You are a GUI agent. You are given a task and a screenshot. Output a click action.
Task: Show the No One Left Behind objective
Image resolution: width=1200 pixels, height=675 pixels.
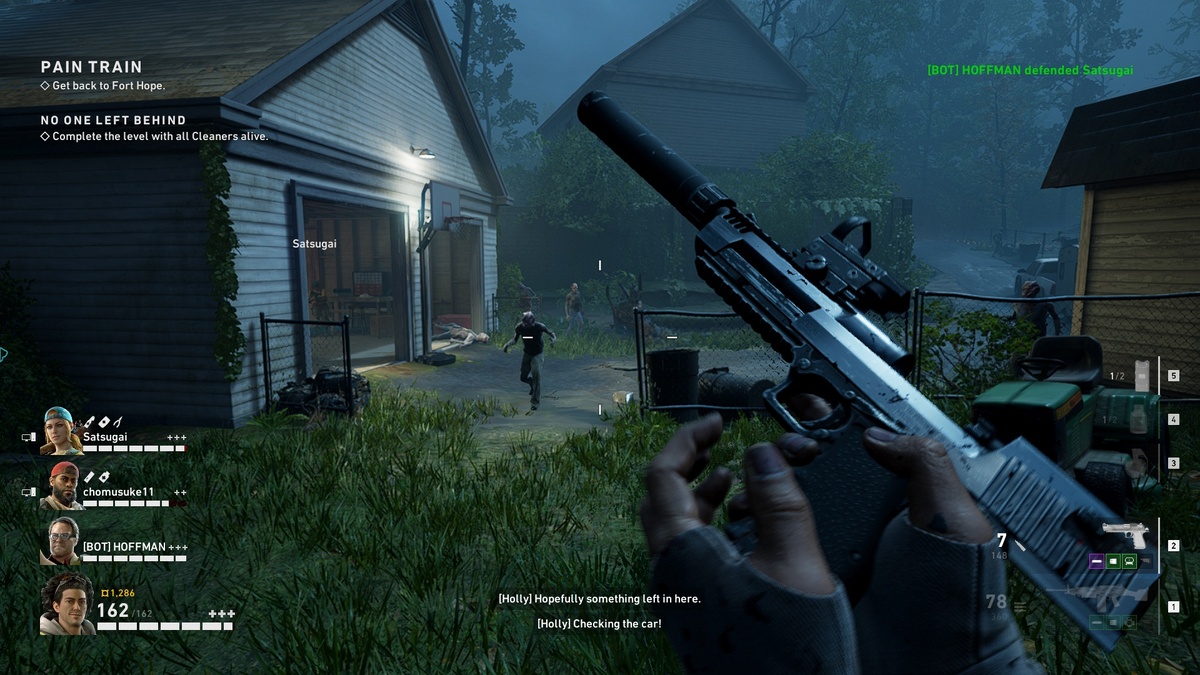tap(112, 120)
